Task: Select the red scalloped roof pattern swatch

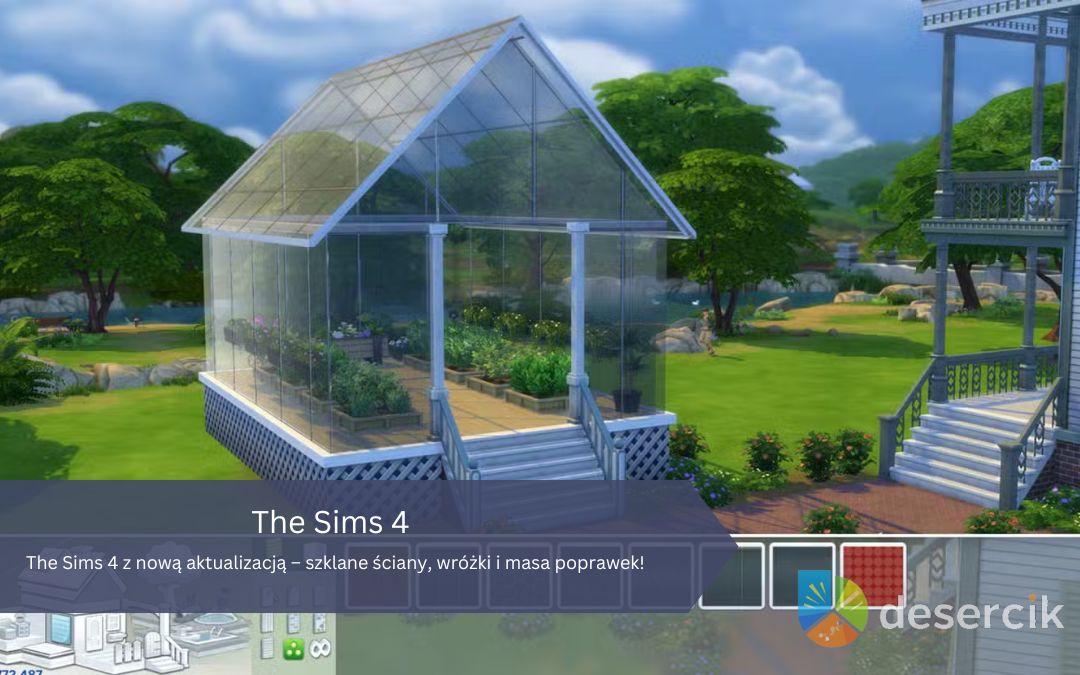Action: pos(873,575)
